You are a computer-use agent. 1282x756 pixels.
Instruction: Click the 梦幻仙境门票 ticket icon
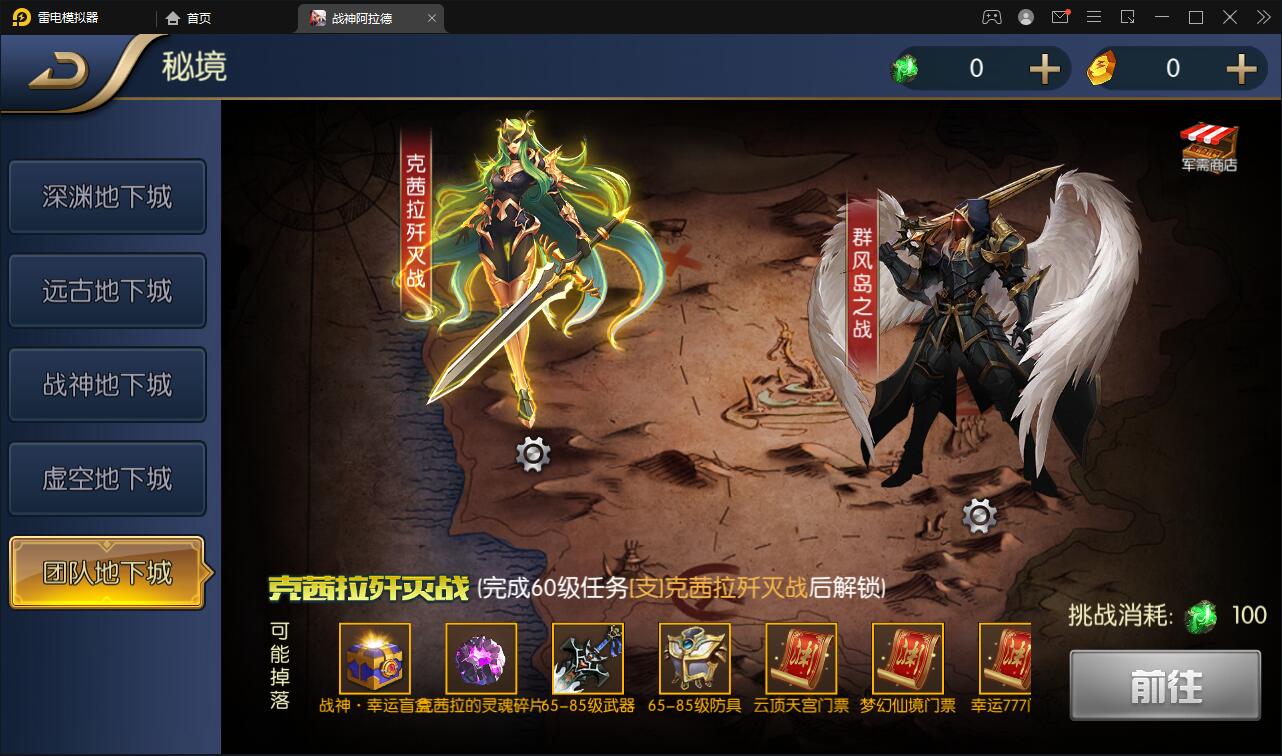click(x=907, y=660)
